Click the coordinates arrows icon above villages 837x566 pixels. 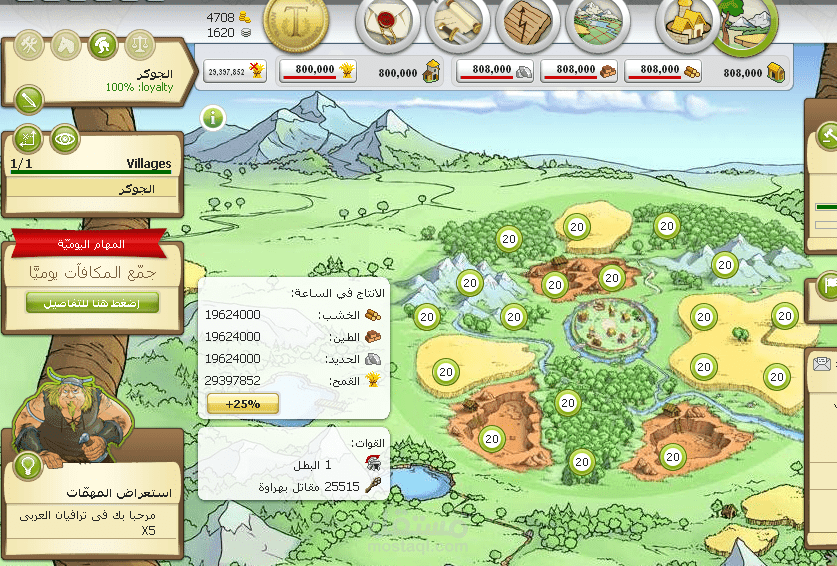pyautogui.click(x=28, y=137)
